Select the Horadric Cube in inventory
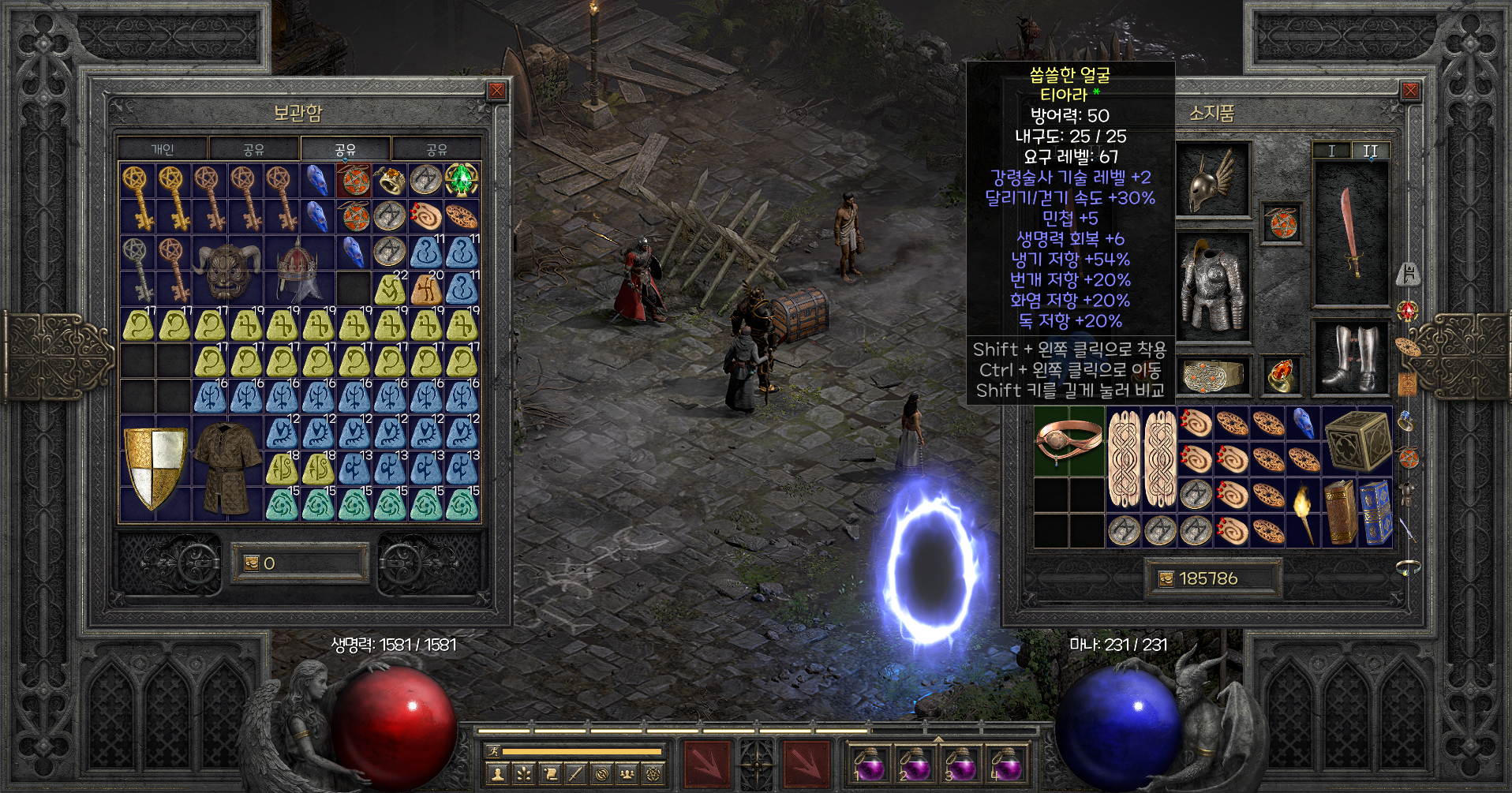 [1357, 440]
